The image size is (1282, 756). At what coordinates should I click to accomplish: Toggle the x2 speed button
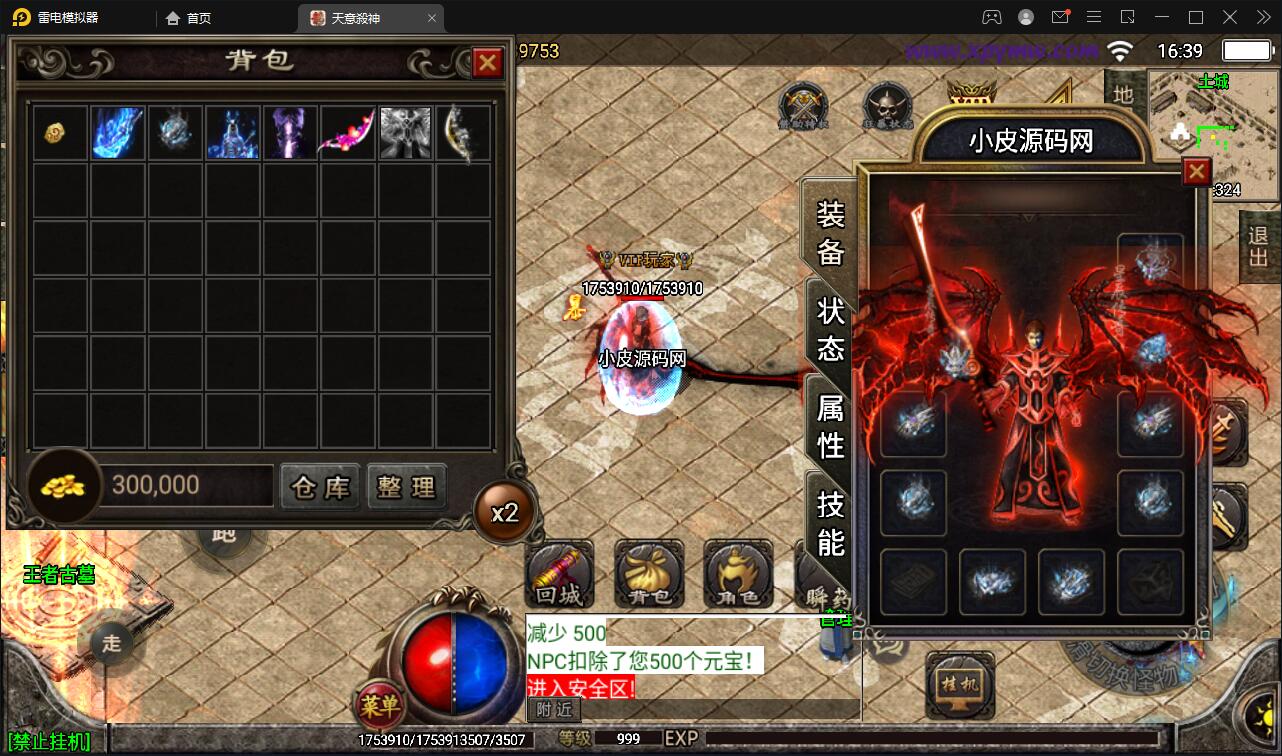coord(504,511)
